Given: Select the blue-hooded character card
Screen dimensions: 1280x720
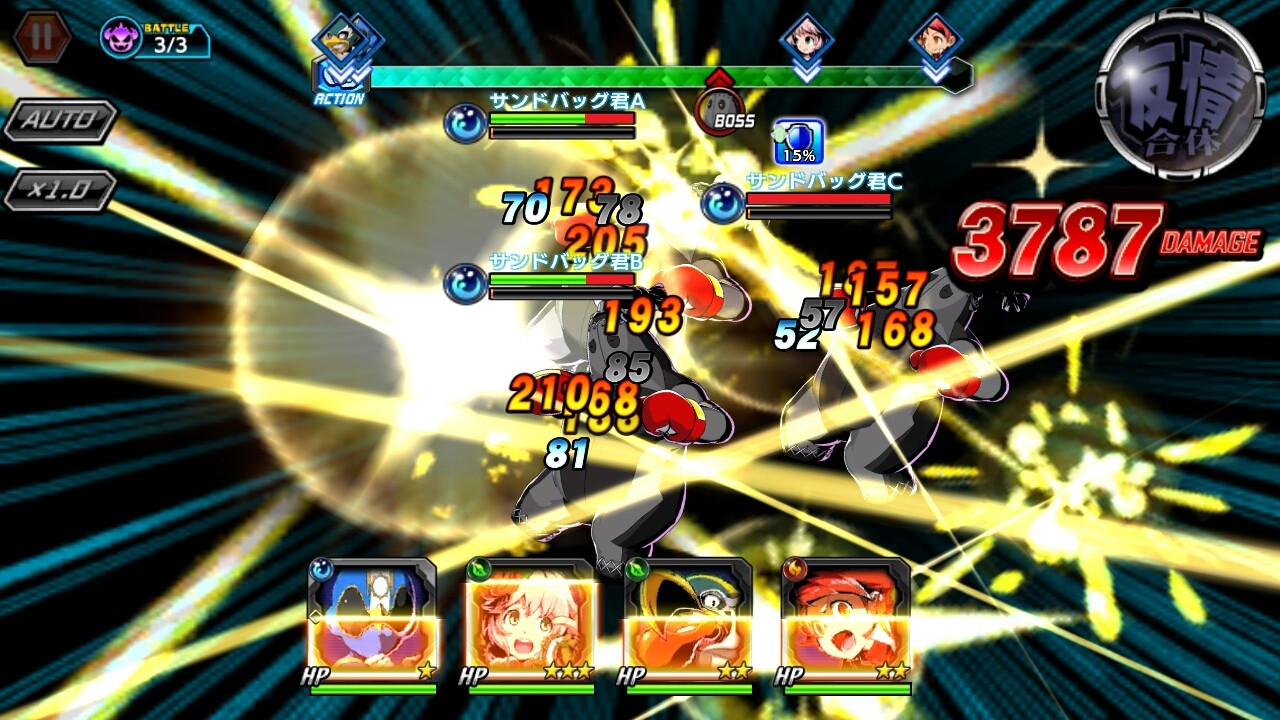Looking at the screenshot, I should 372,620.
